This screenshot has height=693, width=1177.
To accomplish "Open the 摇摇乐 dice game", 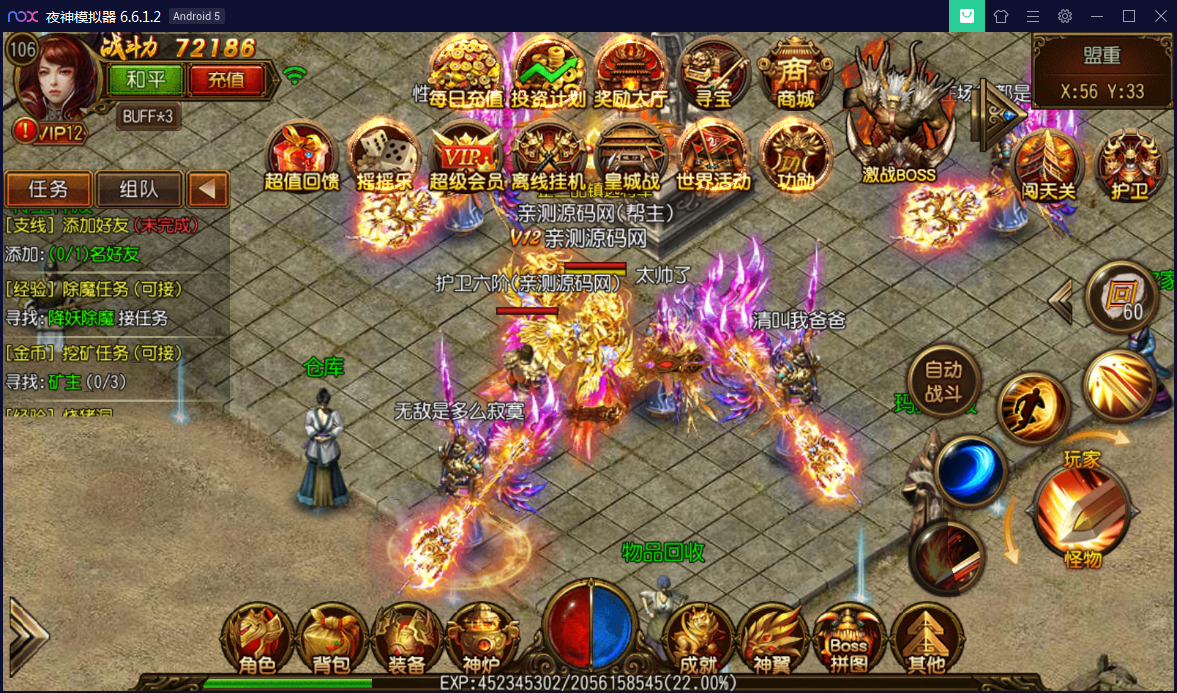I will (x=384, y=157).
